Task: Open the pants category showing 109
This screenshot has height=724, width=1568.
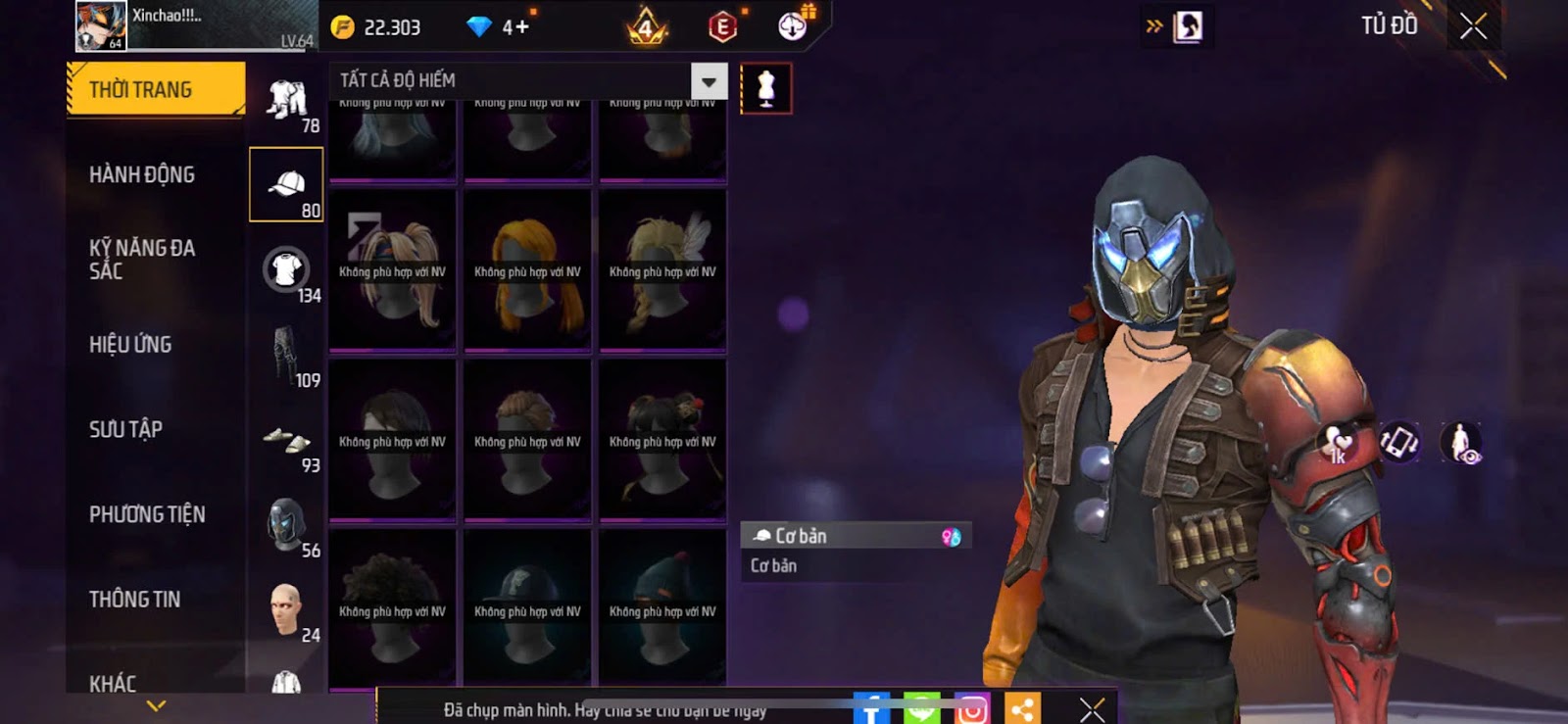Action: pyautogui.click(x=286, y=356)
